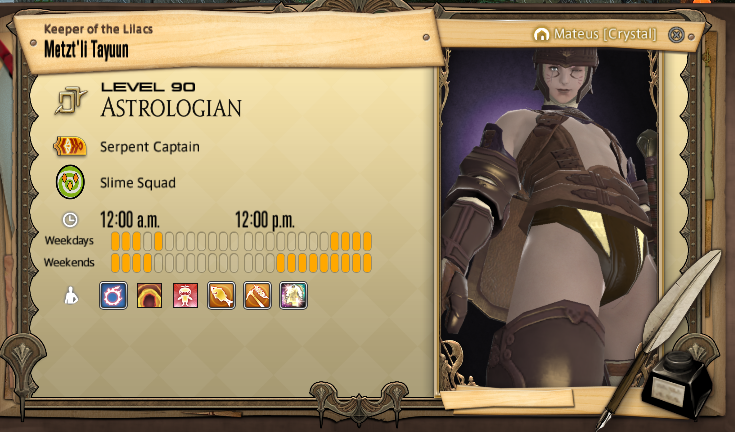The width and height of the screenshot is (735, 432).
Task: Select the glowing garment glamour activity icon
Action: [x=293, y=295]
